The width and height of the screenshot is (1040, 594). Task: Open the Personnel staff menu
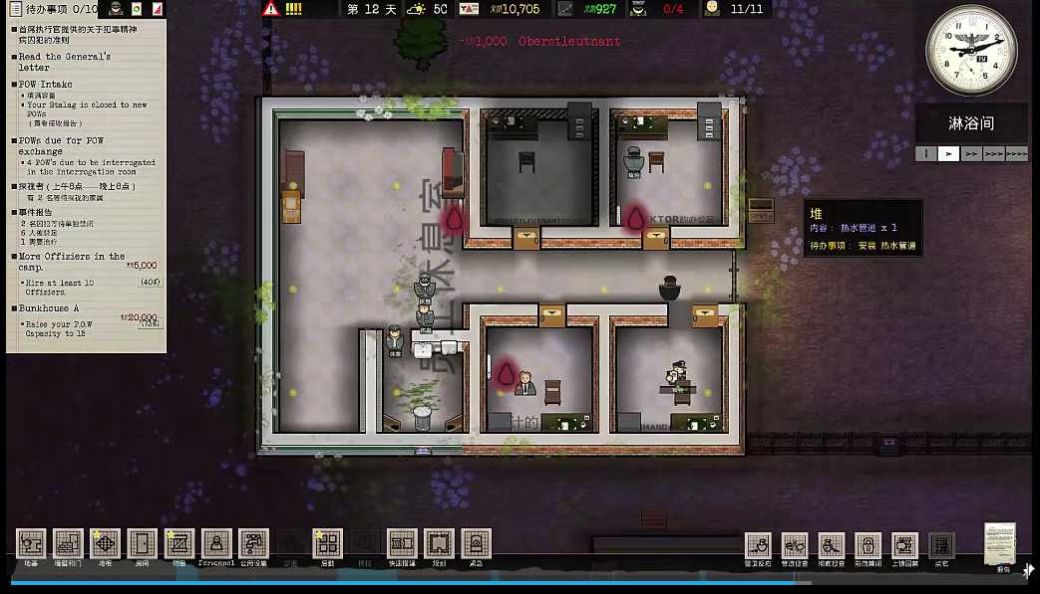point(216,544)
